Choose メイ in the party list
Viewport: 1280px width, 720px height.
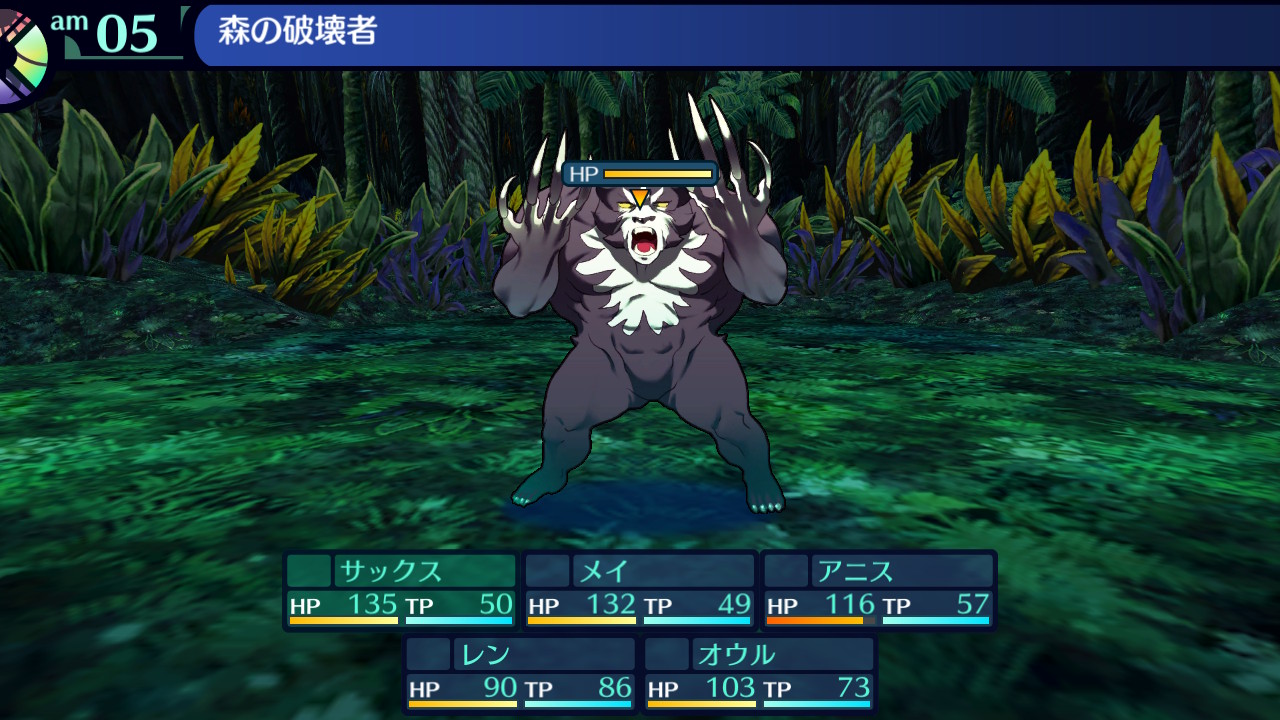tap(640, 590)
